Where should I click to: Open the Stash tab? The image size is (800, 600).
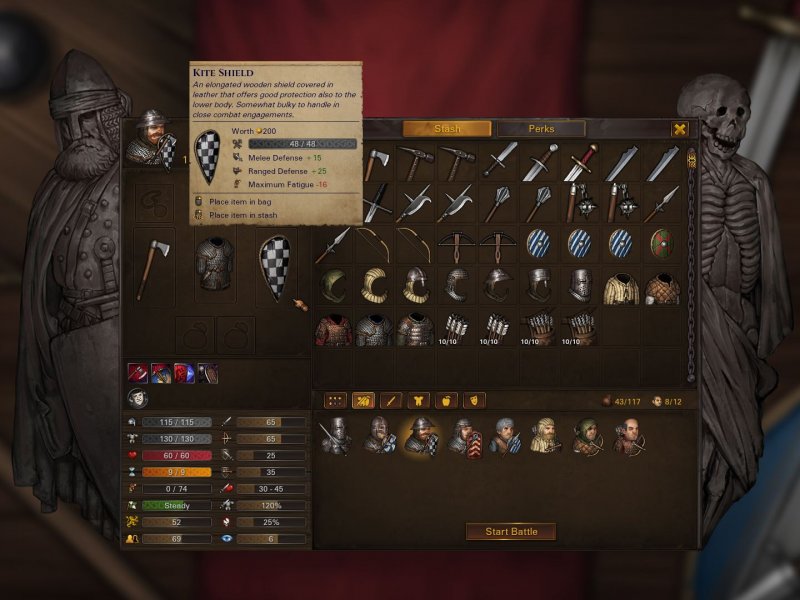pos(447,129)
